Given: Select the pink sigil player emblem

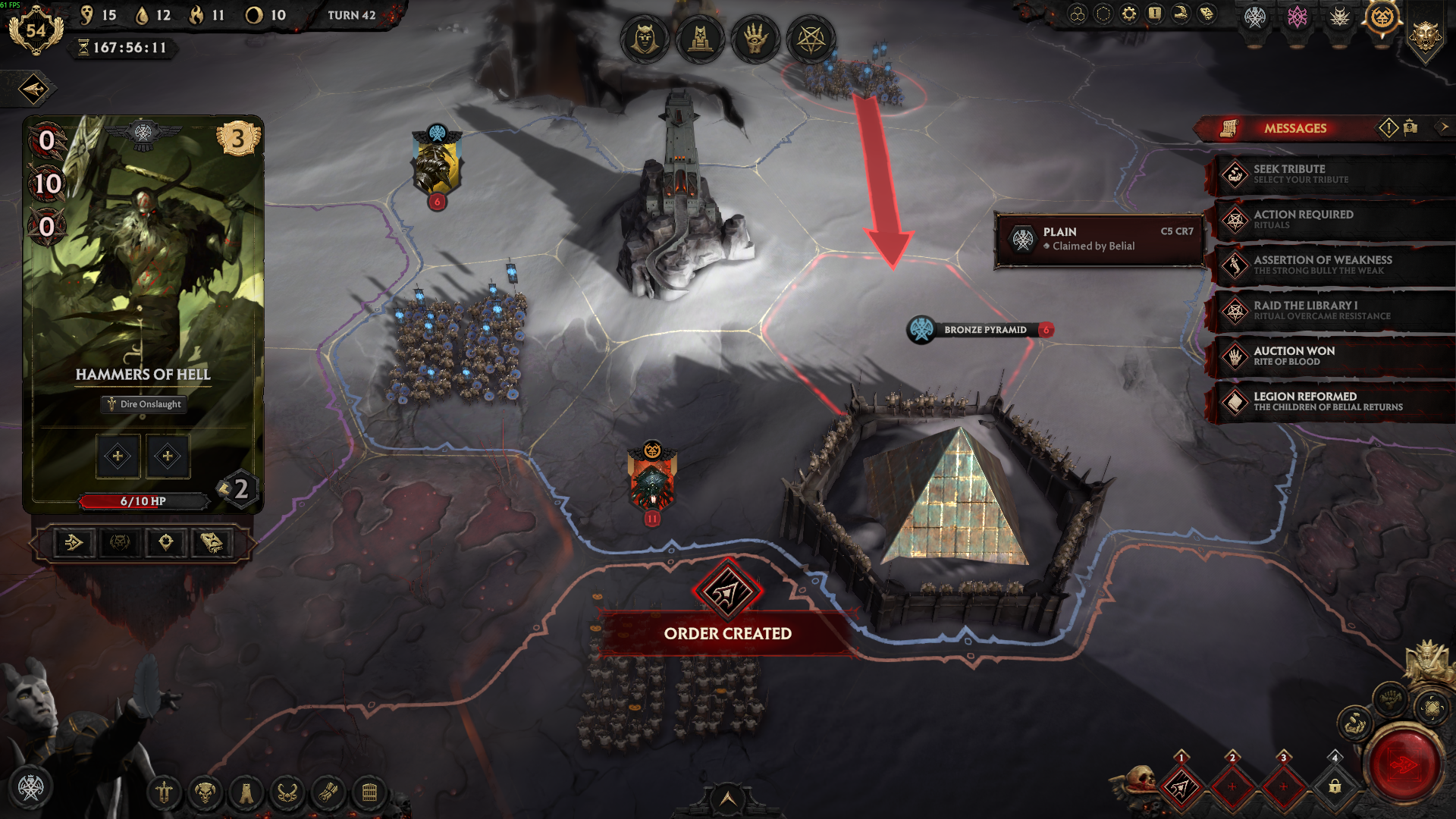Looking at the screenshot, I should tap(1297, 17).
